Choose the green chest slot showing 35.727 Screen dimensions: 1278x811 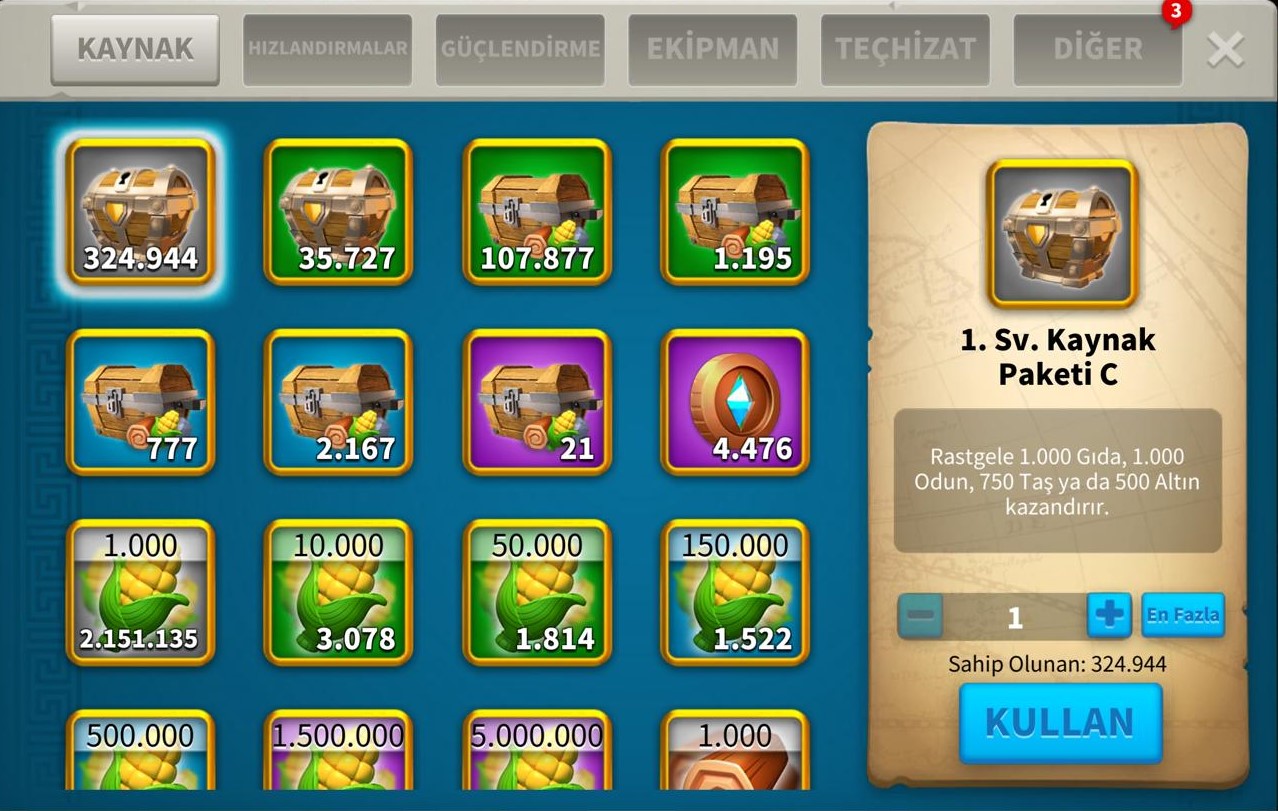point(338,212)
